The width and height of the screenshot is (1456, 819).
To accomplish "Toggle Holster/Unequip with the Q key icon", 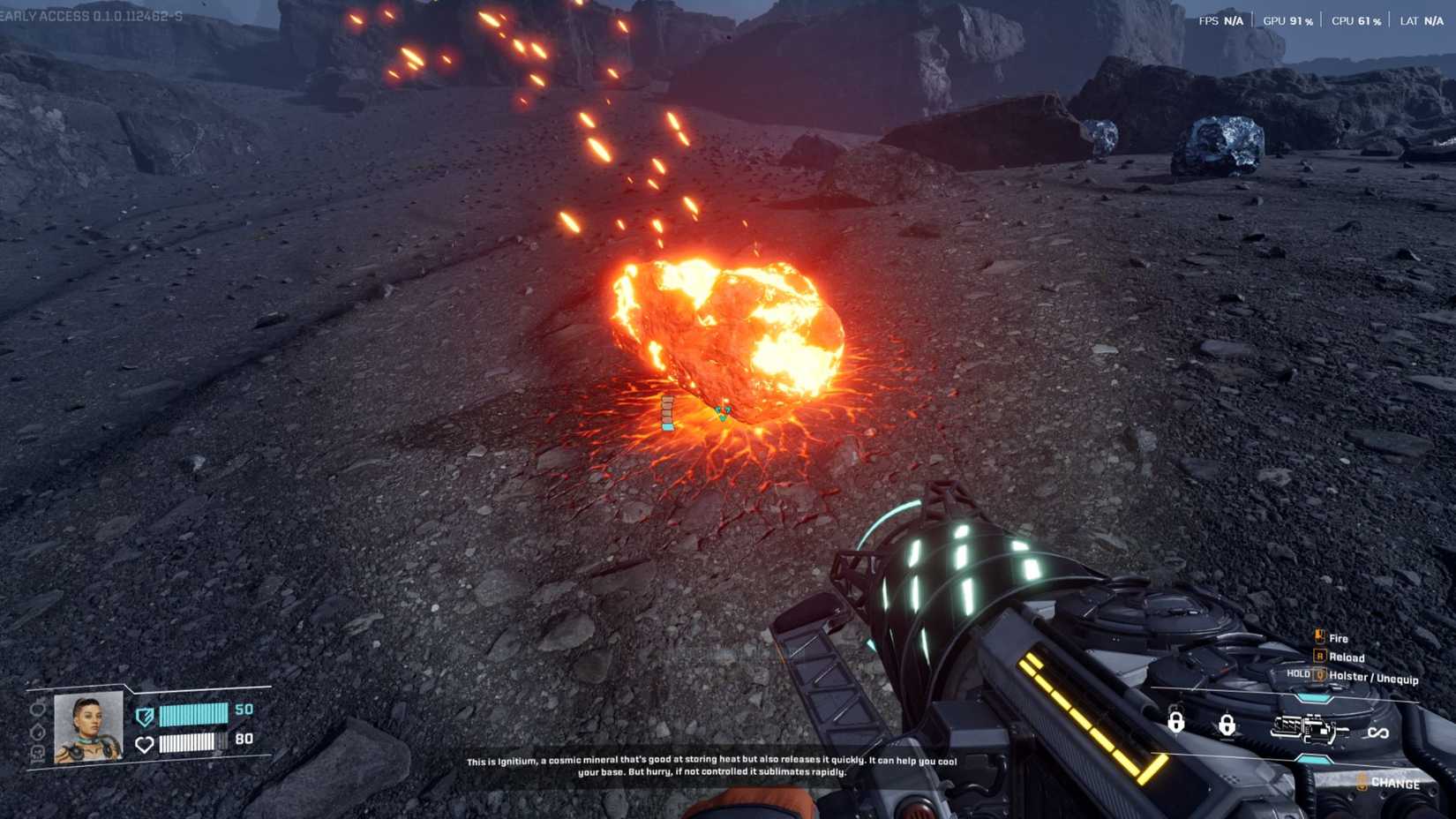I will [x=1318, y=675].
